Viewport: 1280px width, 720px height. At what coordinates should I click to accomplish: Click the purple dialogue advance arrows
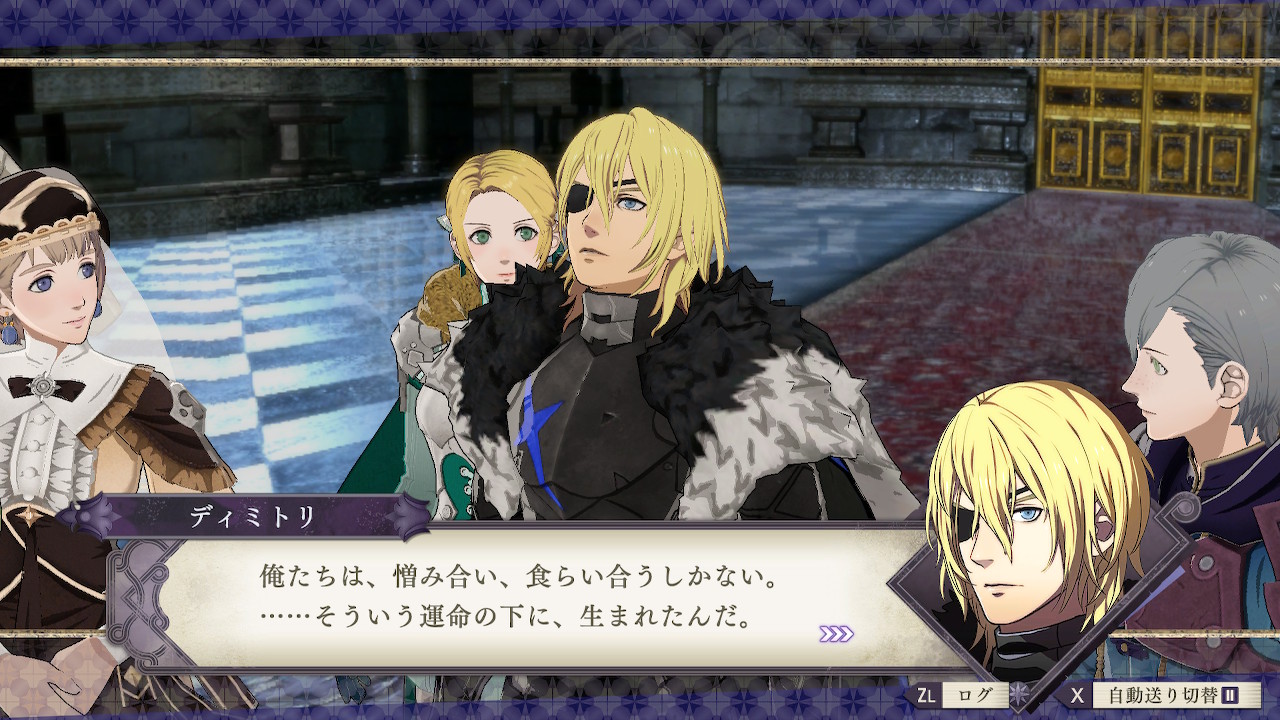[836, 633]
